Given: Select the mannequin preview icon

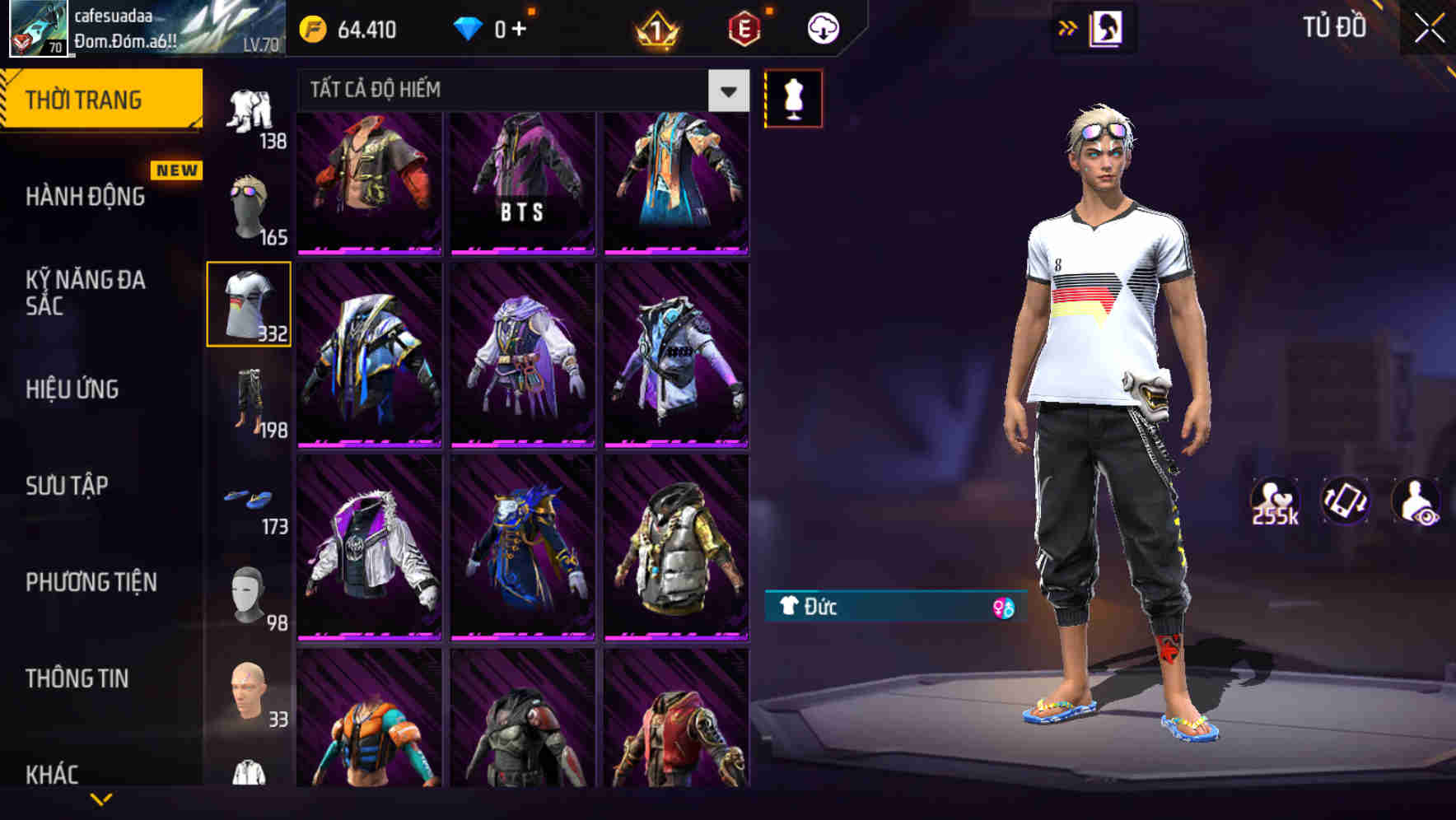Looking at the screenshot, I should 793,97.
